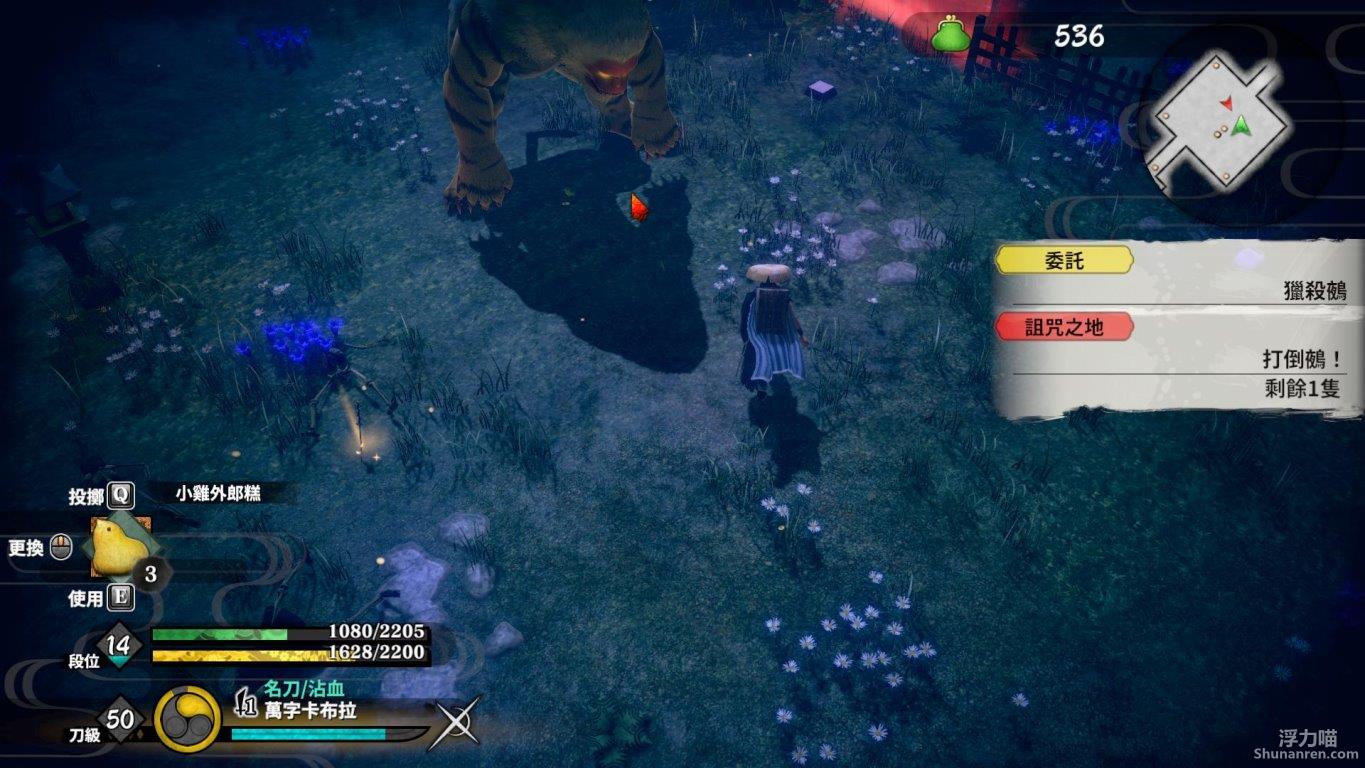Image resolution: width=1365 pixels, height=768 pixels.
Task: Select the 詛咒之地 objective label
Action: coord(1064,327)
